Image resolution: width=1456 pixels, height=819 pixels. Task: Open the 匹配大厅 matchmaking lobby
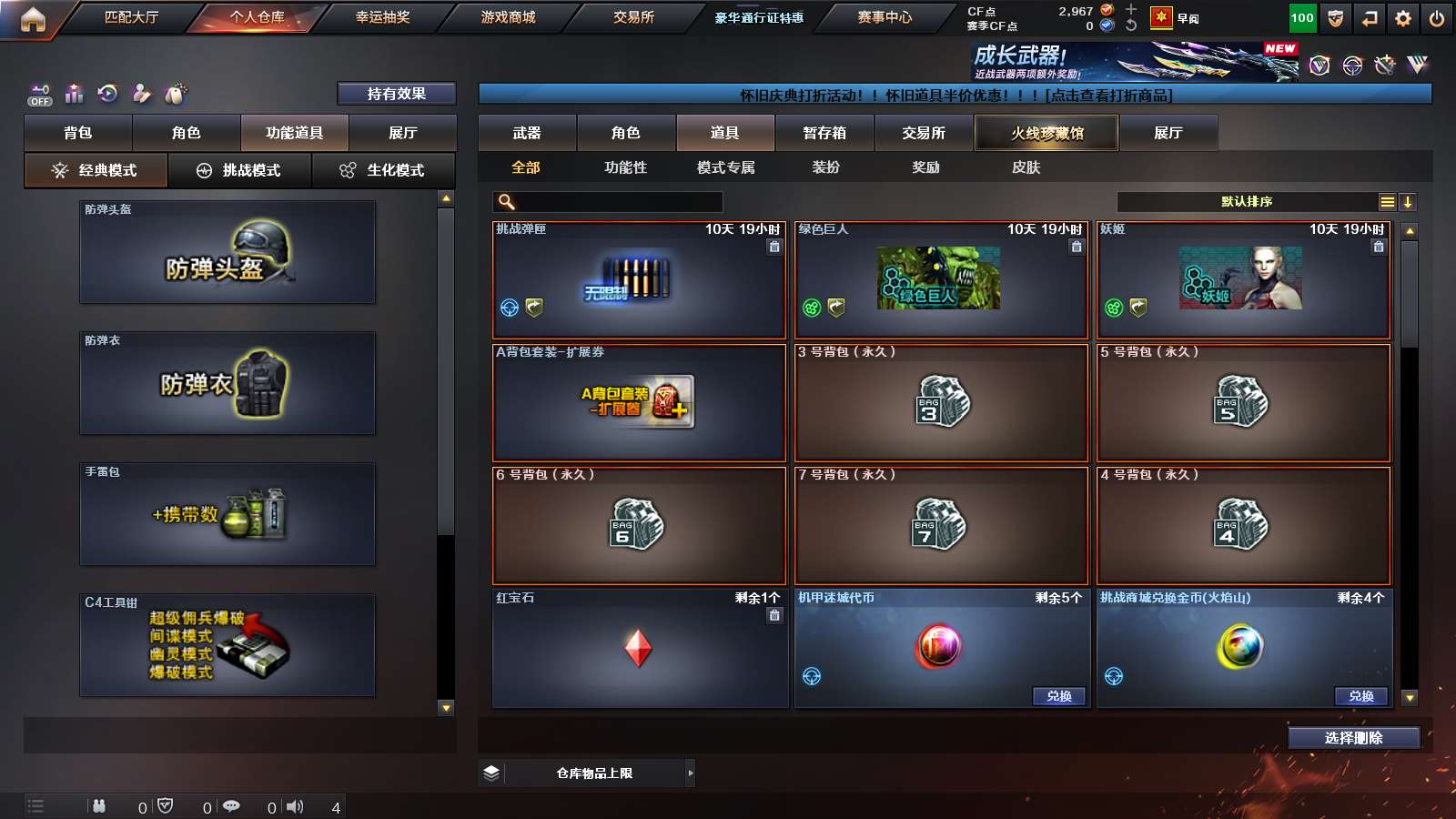click(x=131, y=17)
